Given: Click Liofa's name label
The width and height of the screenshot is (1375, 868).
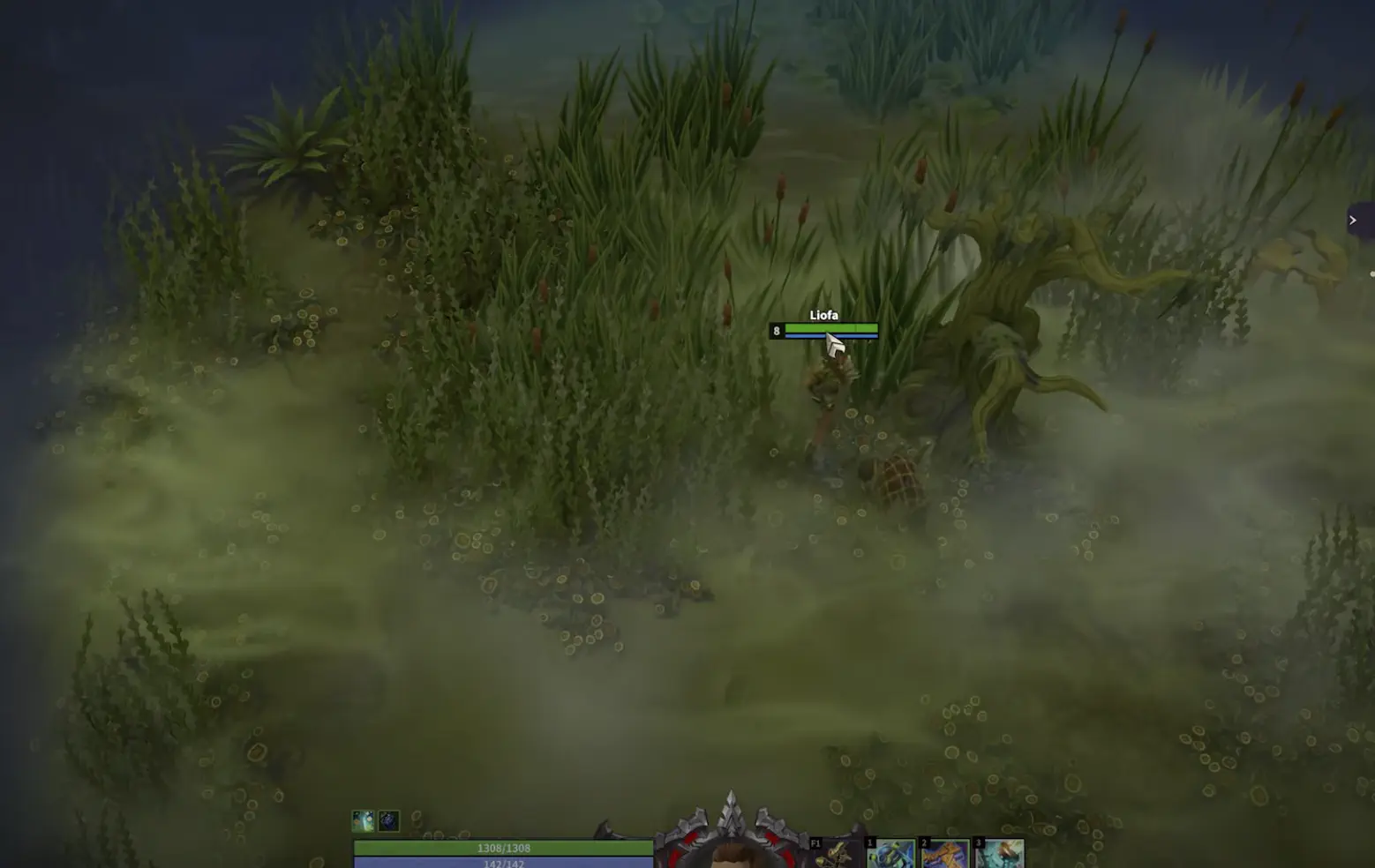Looking at the screenshot, I should point(825,315).
